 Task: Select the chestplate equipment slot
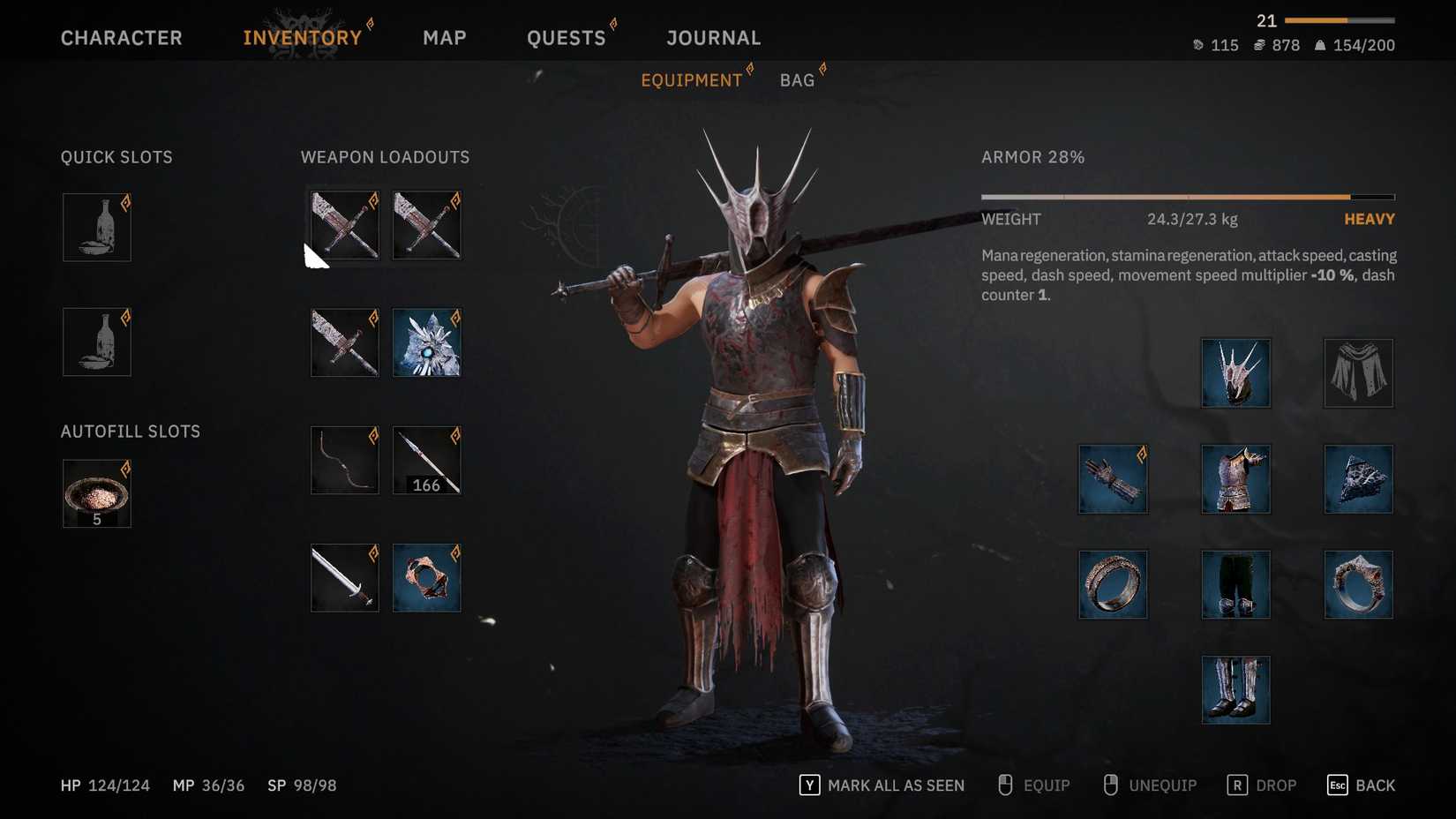[x=1235, y=479]
